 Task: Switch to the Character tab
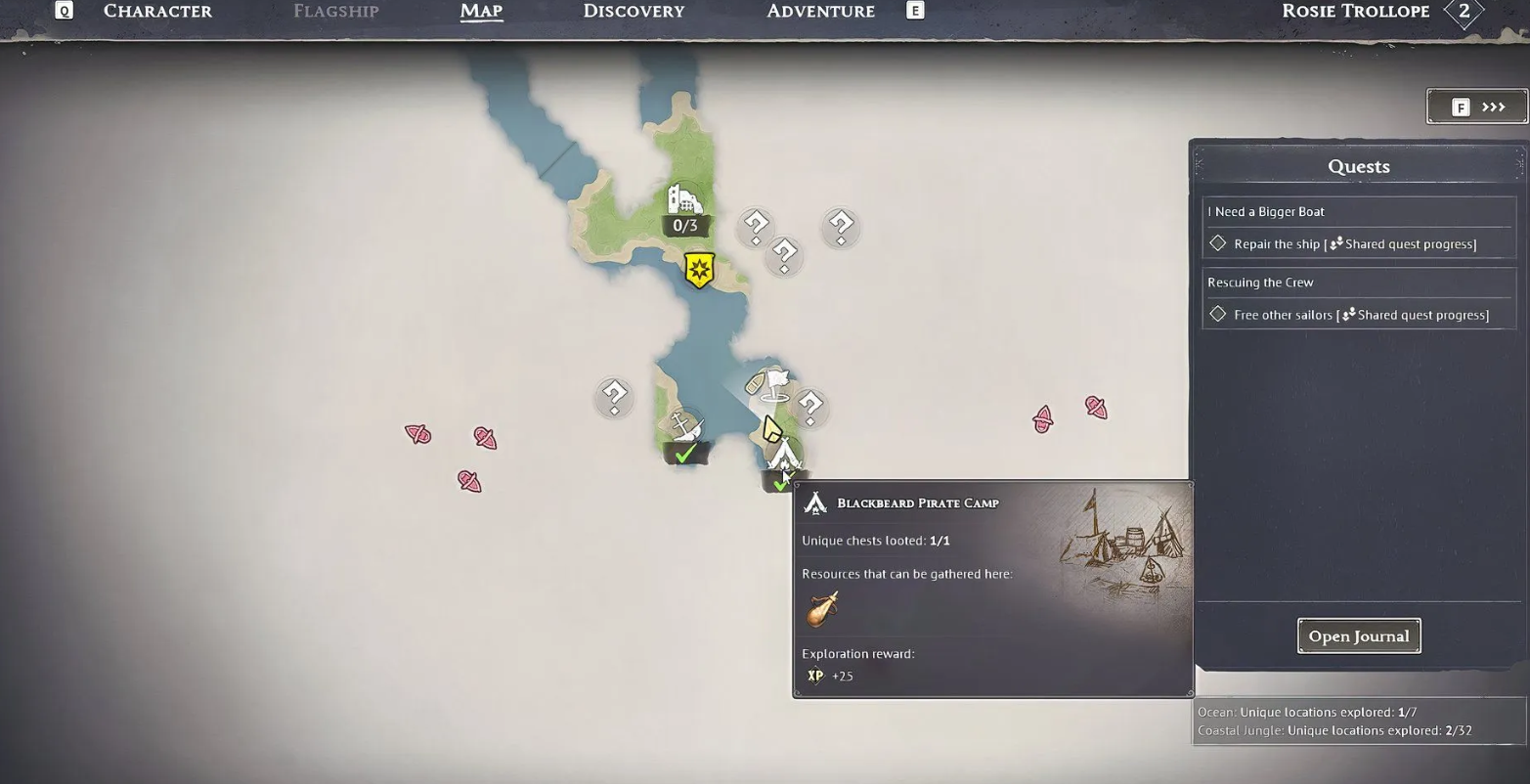(157, 12)
